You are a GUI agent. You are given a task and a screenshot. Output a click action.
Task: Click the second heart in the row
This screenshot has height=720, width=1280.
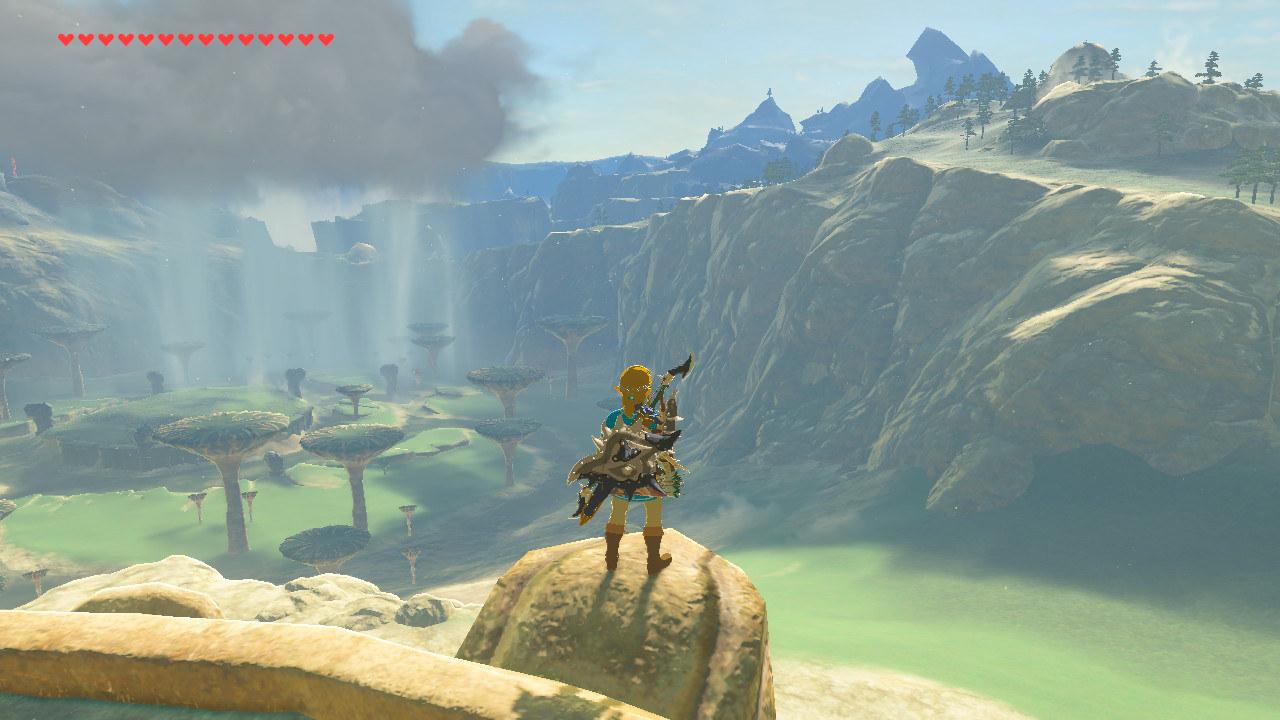point(85,40)
